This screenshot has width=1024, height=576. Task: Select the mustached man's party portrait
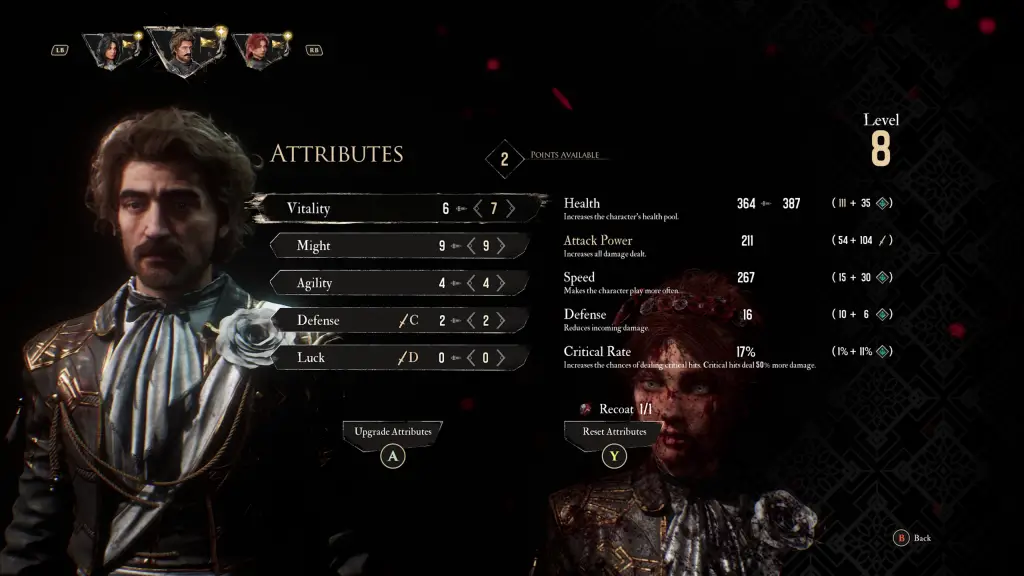(180, 49)
